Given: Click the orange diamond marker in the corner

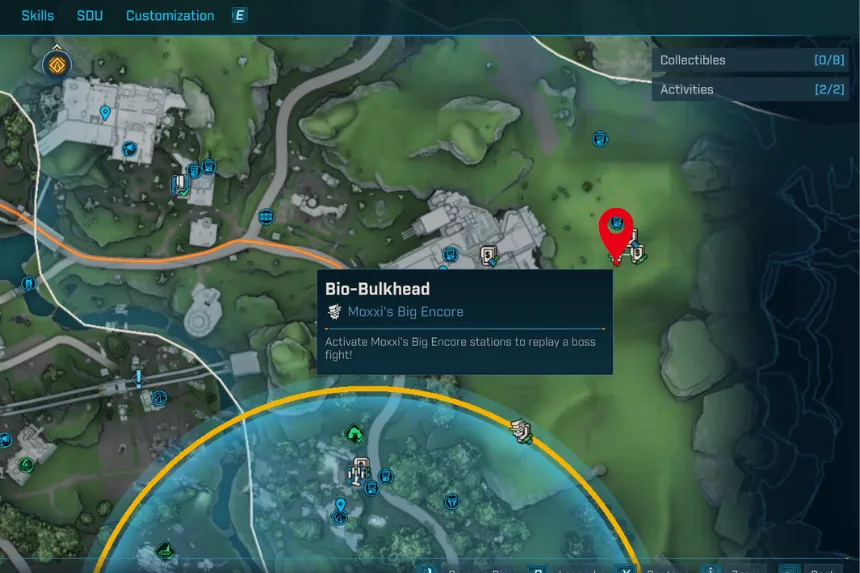Looking at the screenshot, I should tap(55, 66).
